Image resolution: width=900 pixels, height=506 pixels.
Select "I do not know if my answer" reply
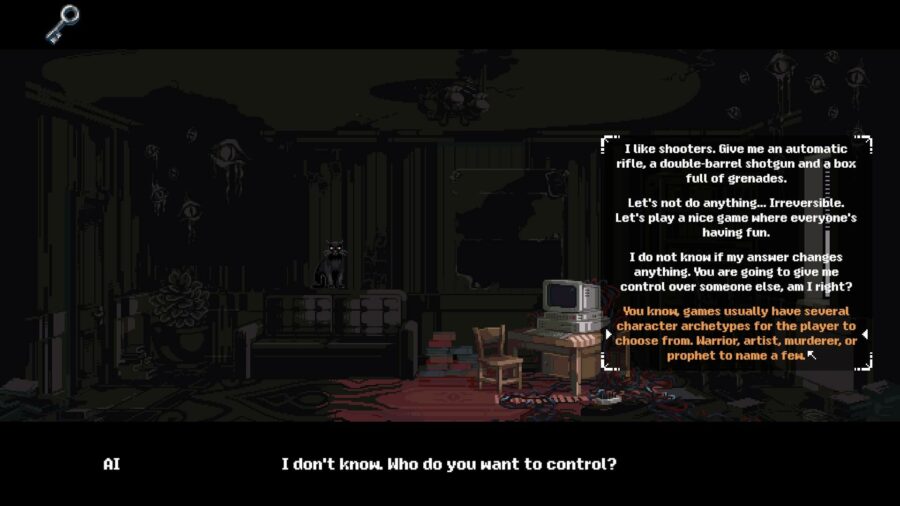click(735, 272)
